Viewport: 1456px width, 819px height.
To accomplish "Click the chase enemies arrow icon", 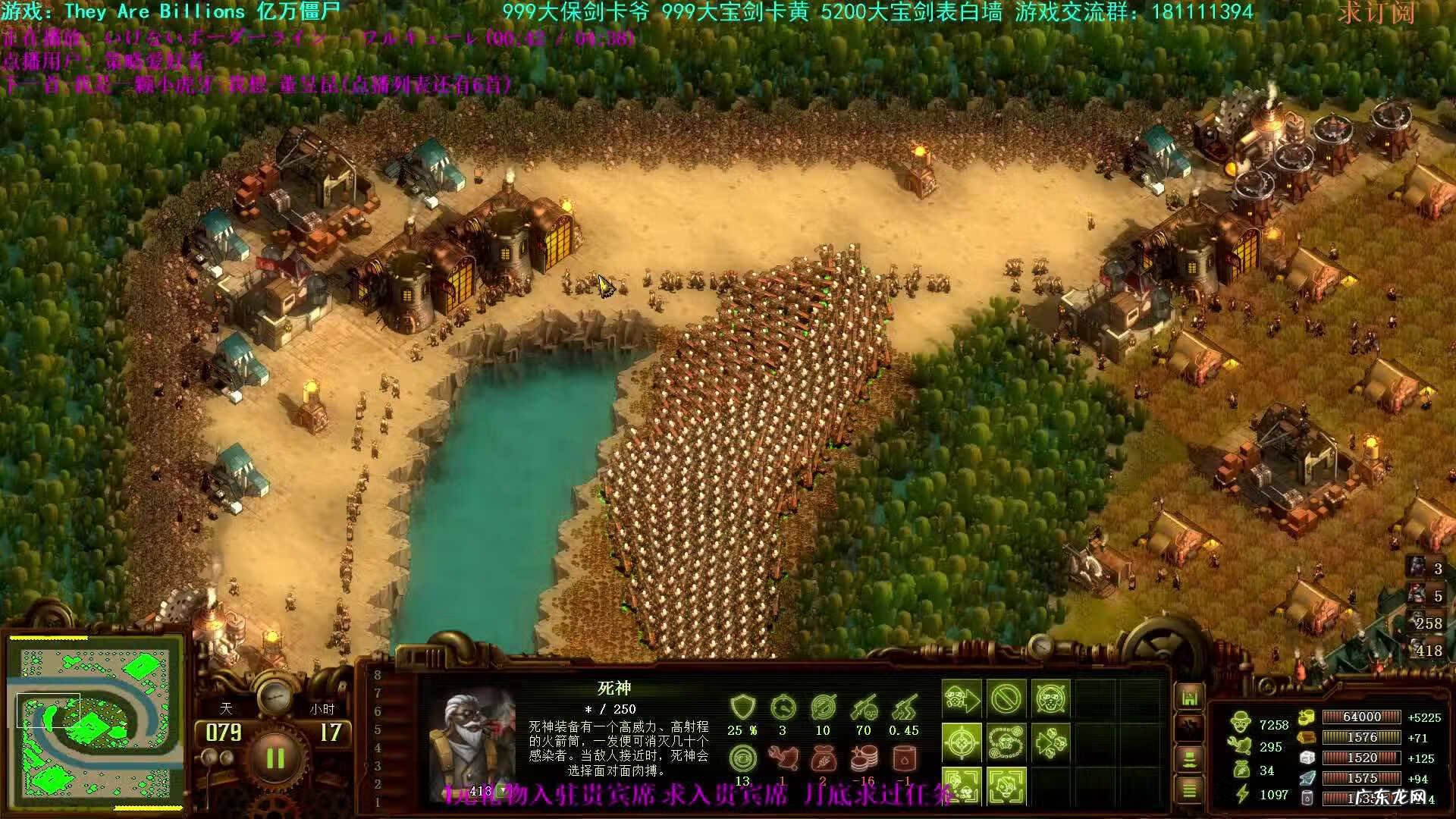I will pyautogui.click(x=1051, y=742).
